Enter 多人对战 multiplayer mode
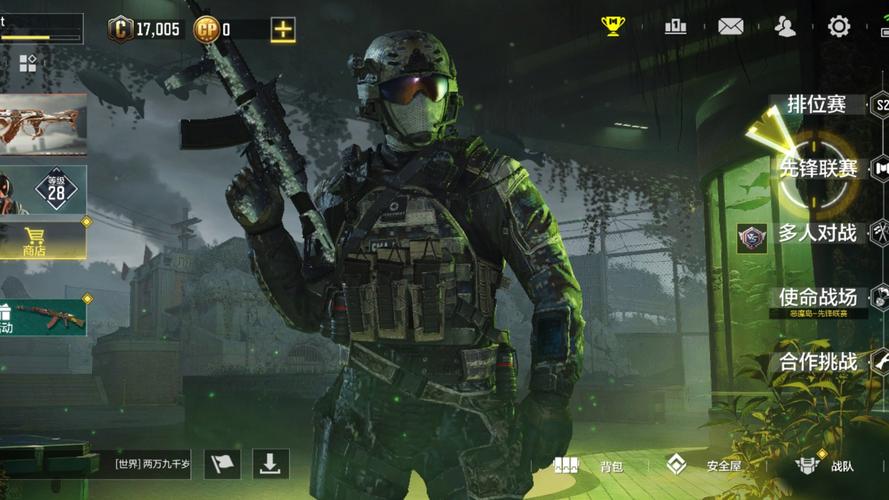The height and width of the screenshot is (500, 889). coord(818,234)
